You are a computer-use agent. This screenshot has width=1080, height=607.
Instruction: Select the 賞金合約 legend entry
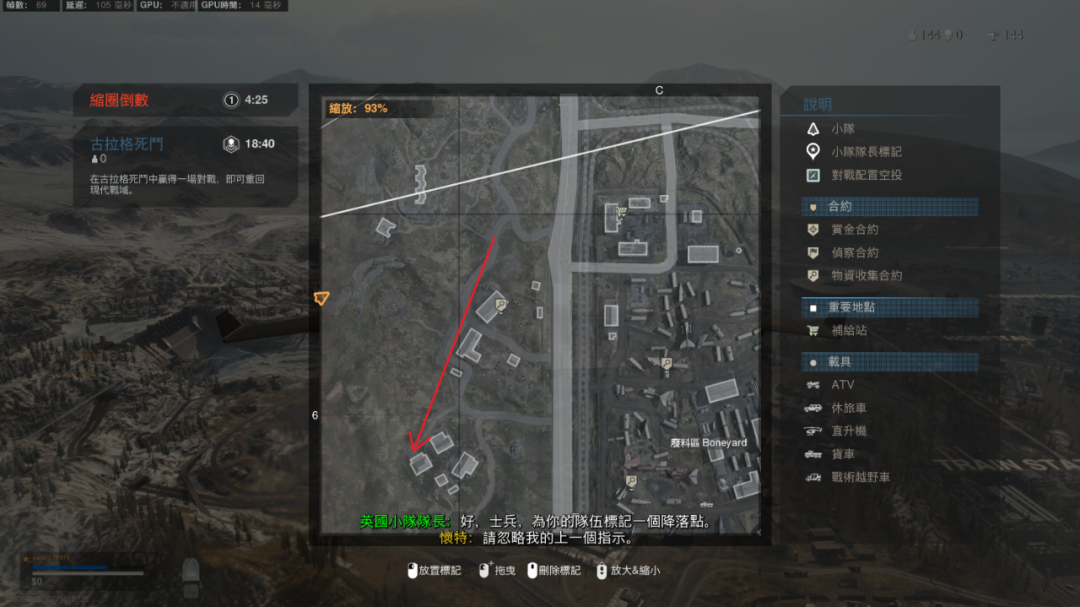point(854,229)
